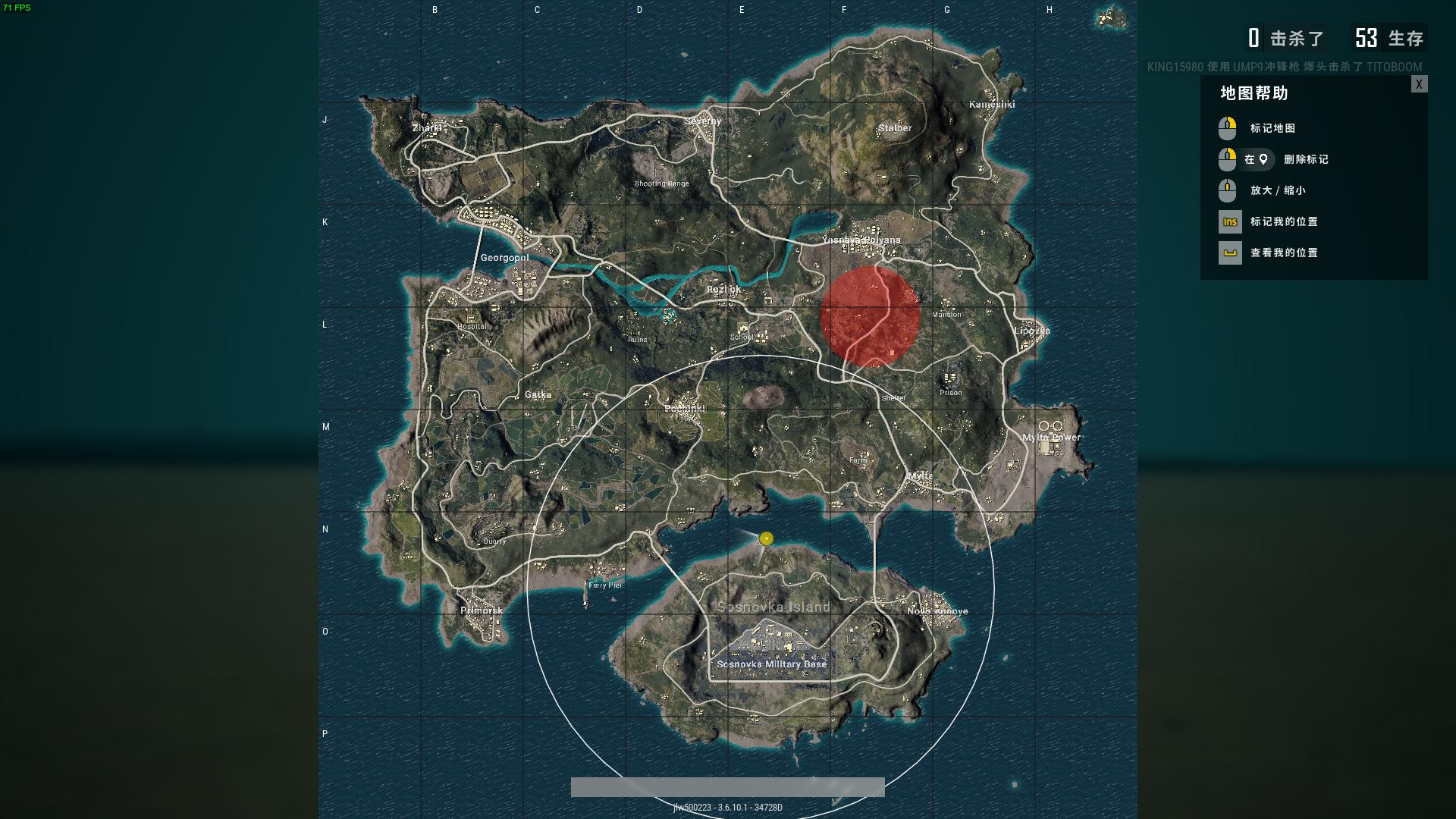Click the Ferry Pier map label

pyautogui.click(x=604, y=585)
